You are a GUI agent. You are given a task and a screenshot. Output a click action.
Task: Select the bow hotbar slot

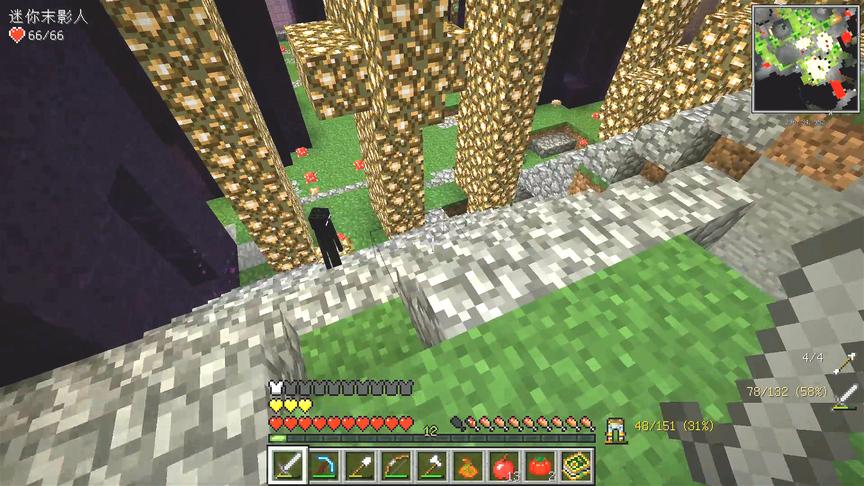pos(396,465)
